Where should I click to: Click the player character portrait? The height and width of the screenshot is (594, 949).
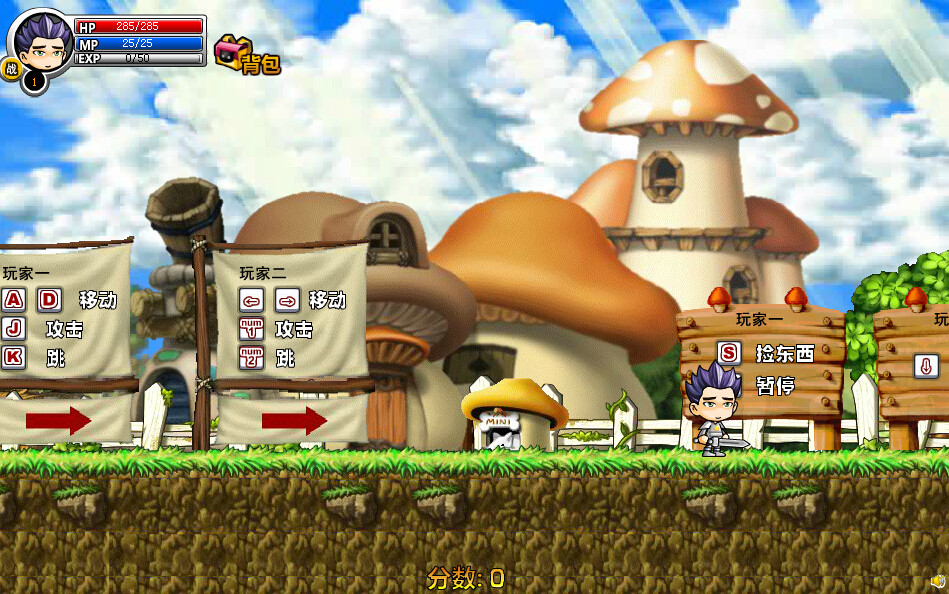tap(41, 42)
